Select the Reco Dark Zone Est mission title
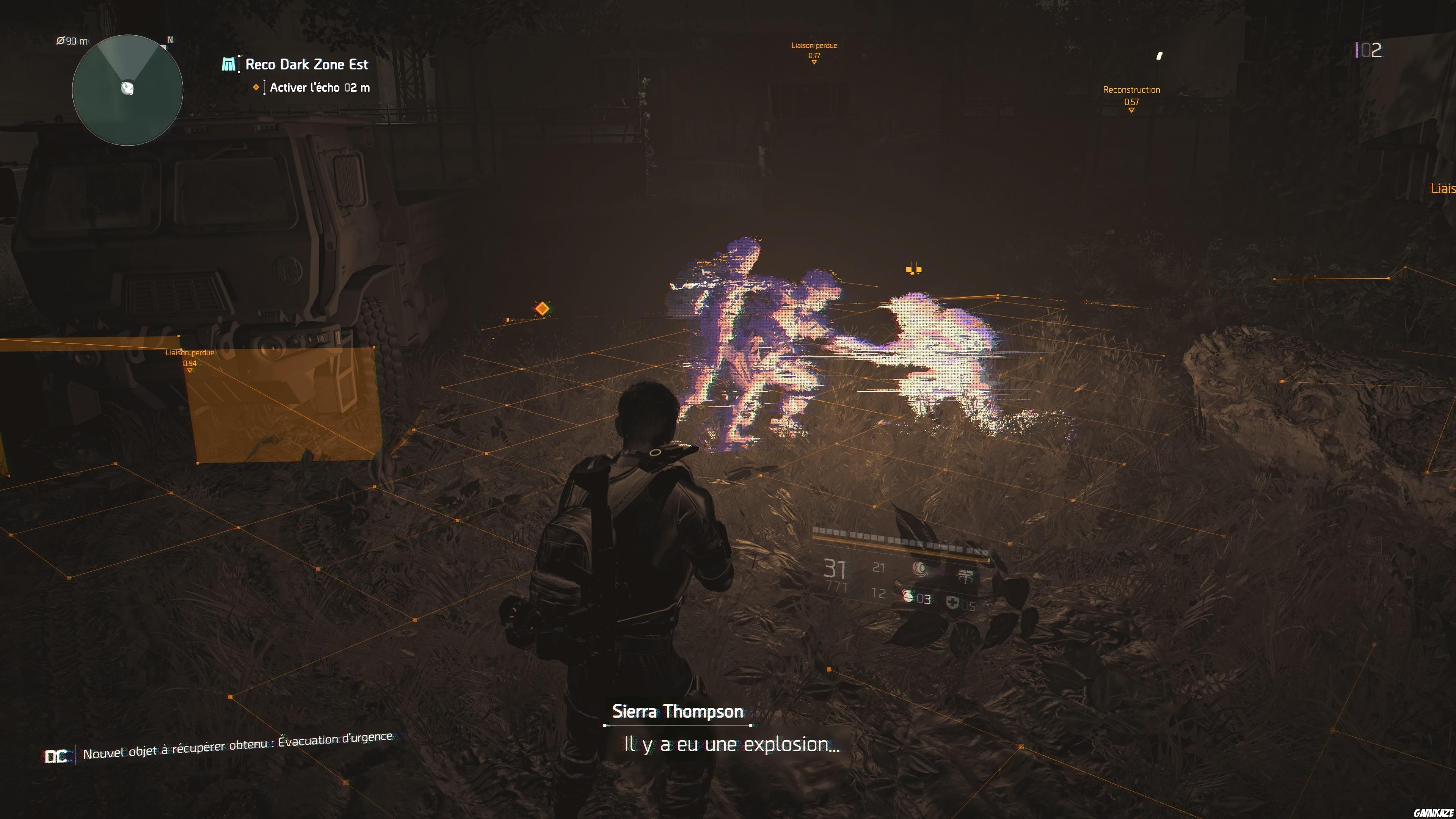 (305, 64)
